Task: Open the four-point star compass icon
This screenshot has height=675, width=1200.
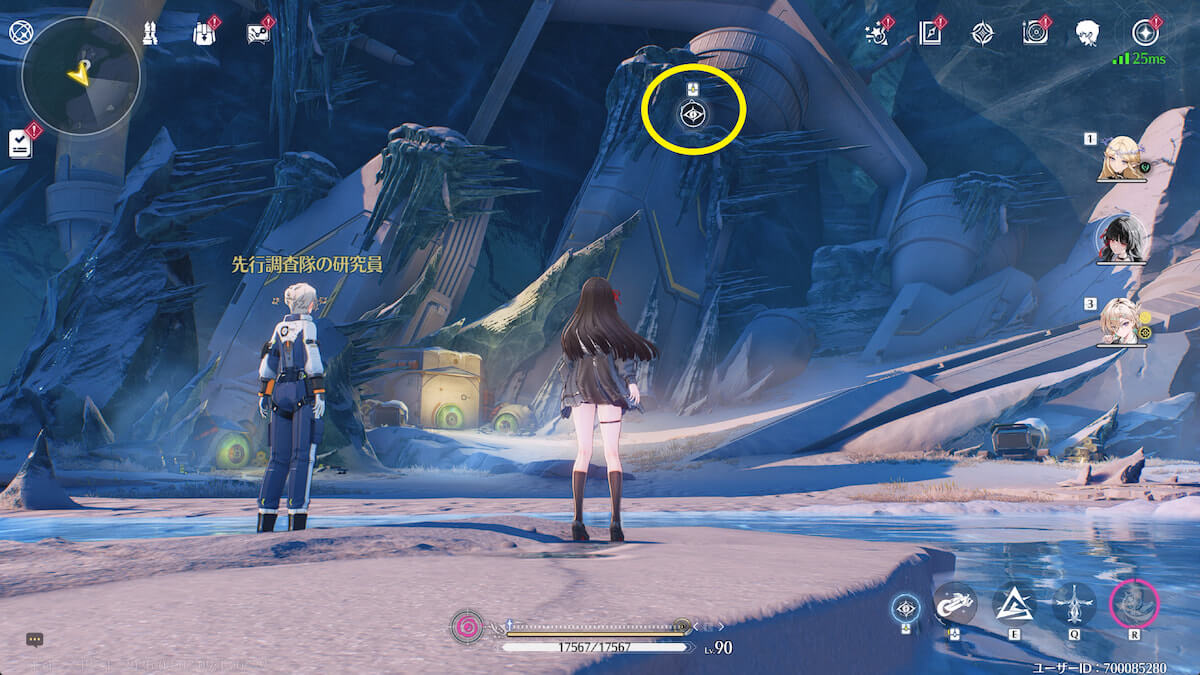Action: point(983,33)
